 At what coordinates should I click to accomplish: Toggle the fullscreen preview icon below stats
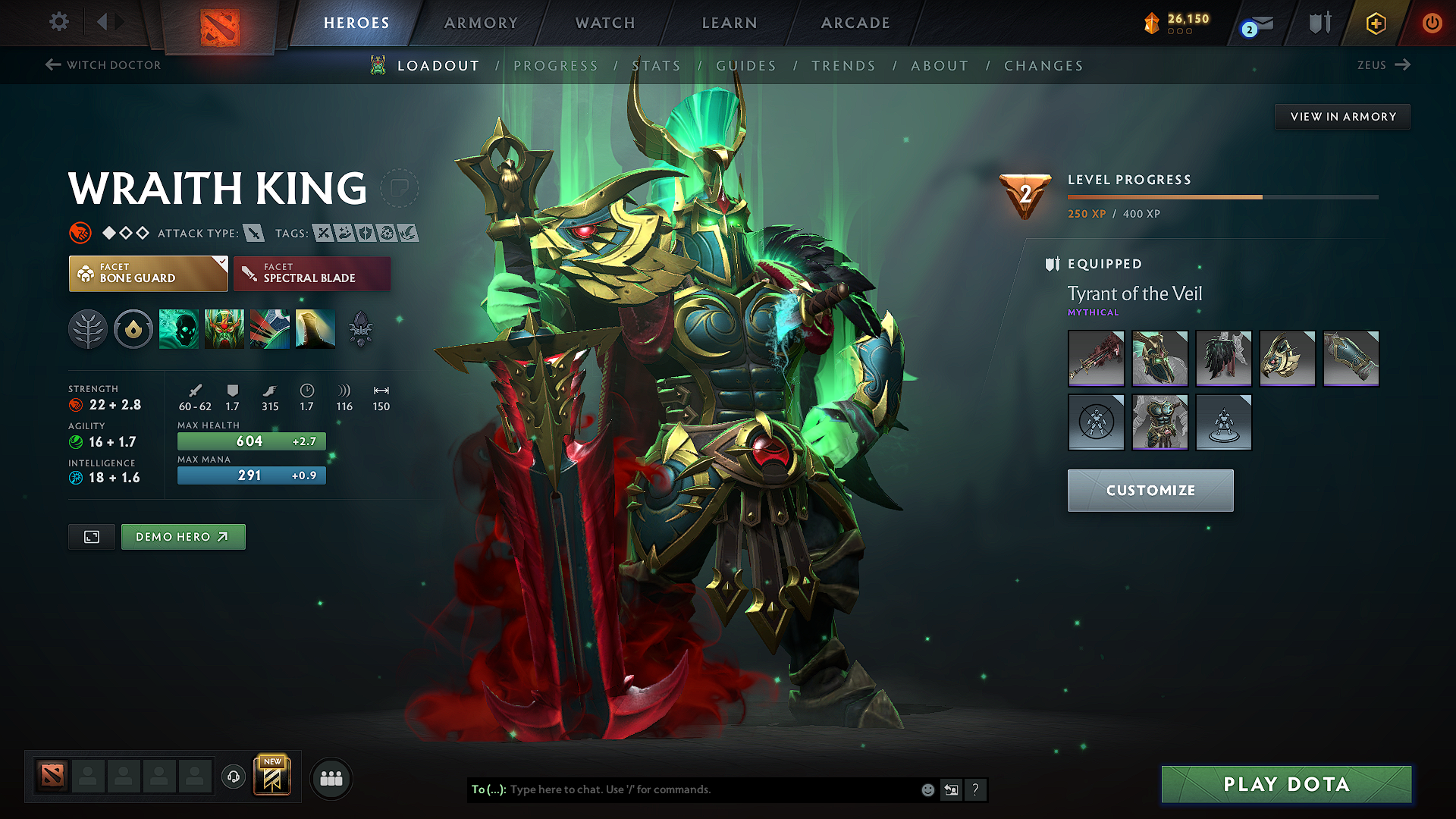[91, 536]
